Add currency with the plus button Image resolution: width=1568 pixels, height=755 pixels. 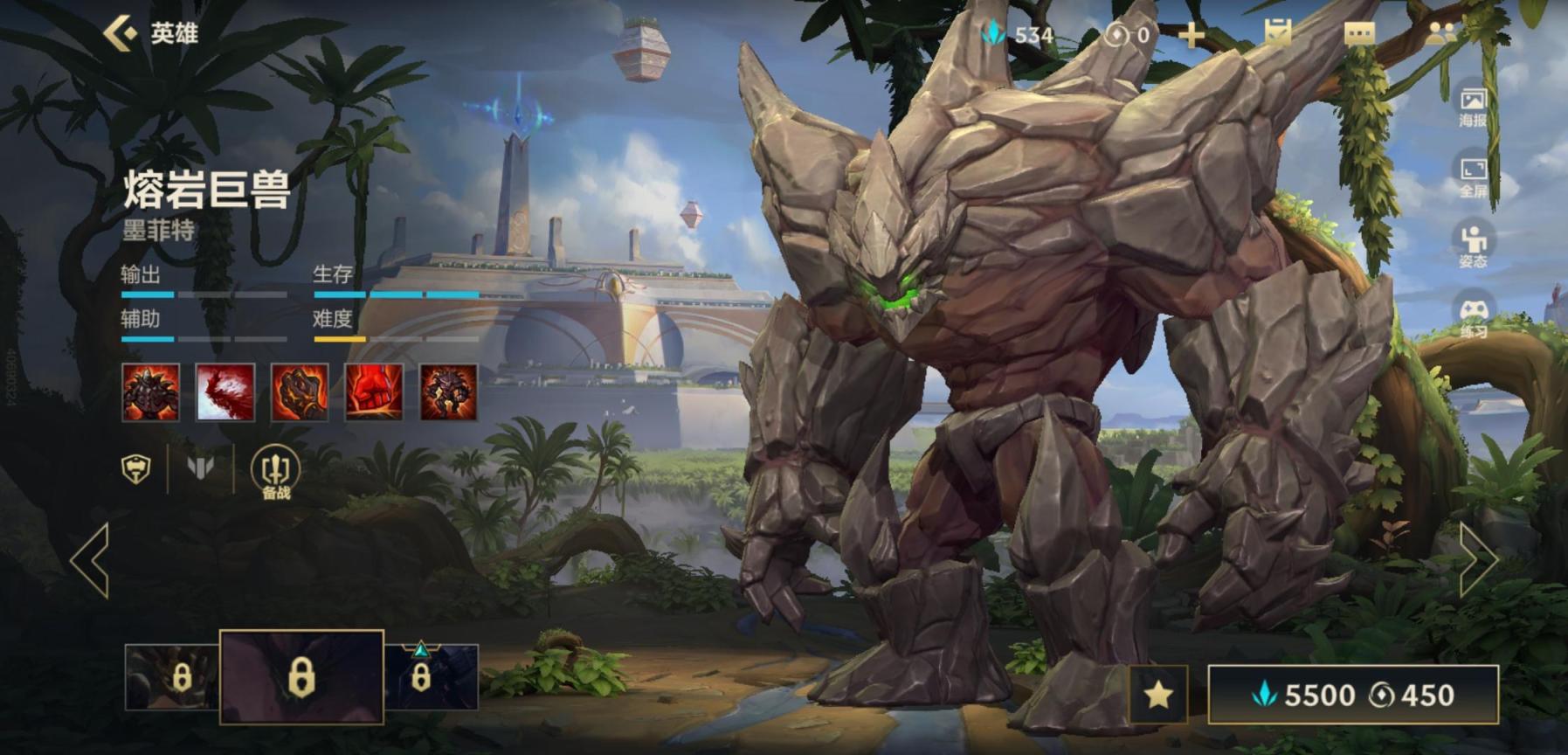pyautogui.click(x=1191, y=36)
